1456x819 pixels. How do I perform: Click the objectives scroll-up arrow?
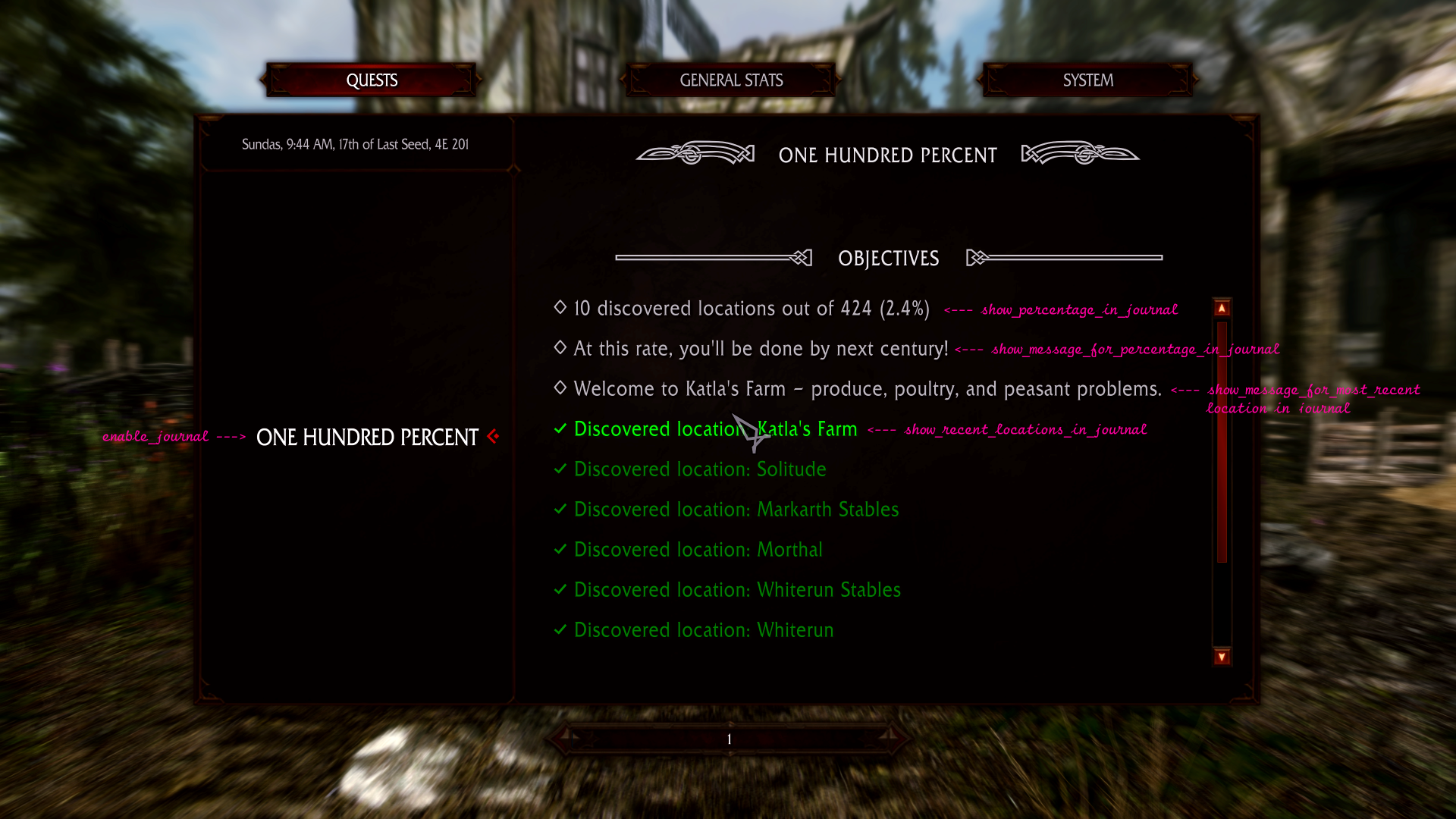[x=1222, y=308]
